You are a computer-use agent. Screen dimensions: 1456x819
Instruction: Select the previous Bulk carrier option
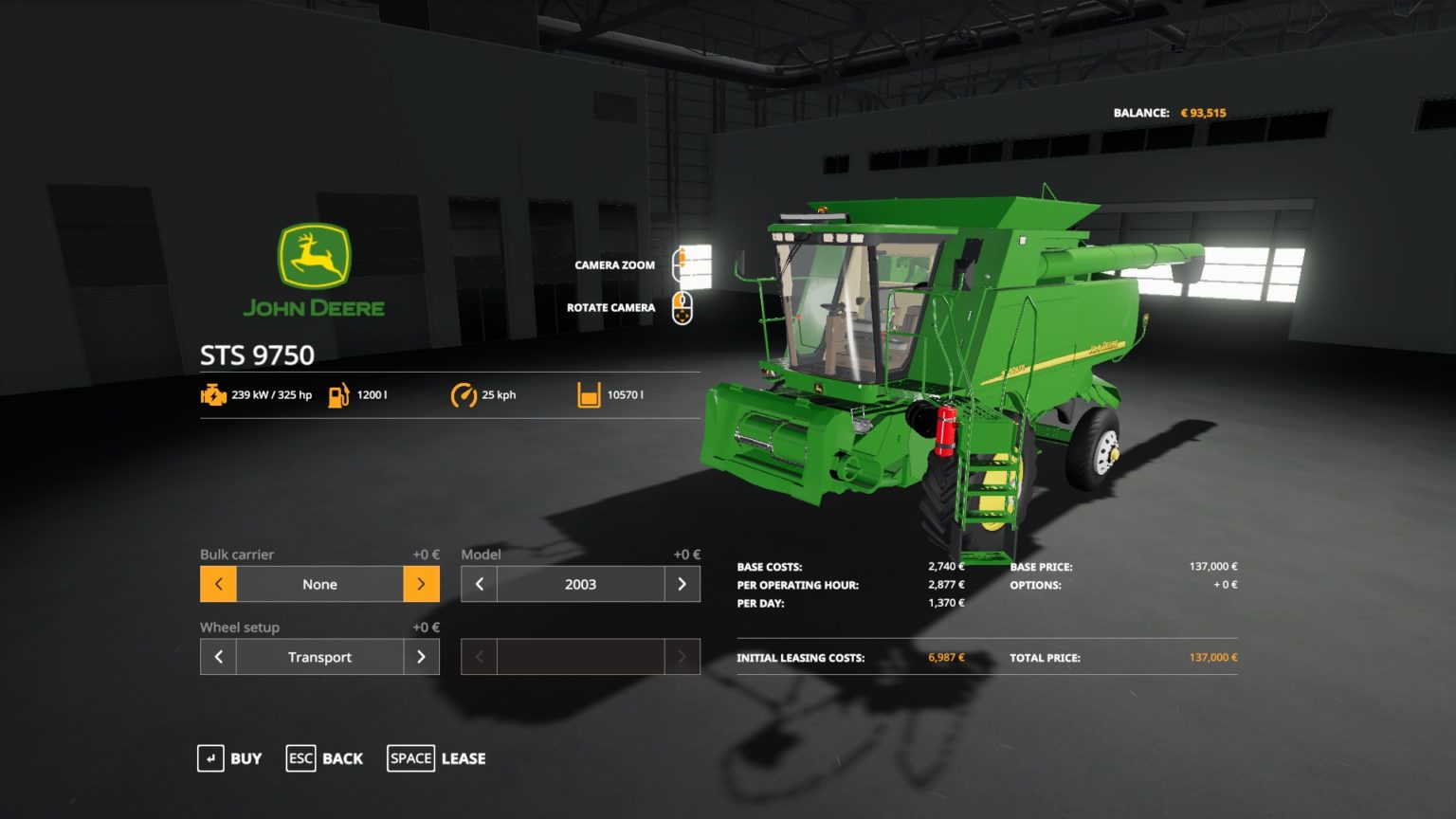[x=217, y=584]
